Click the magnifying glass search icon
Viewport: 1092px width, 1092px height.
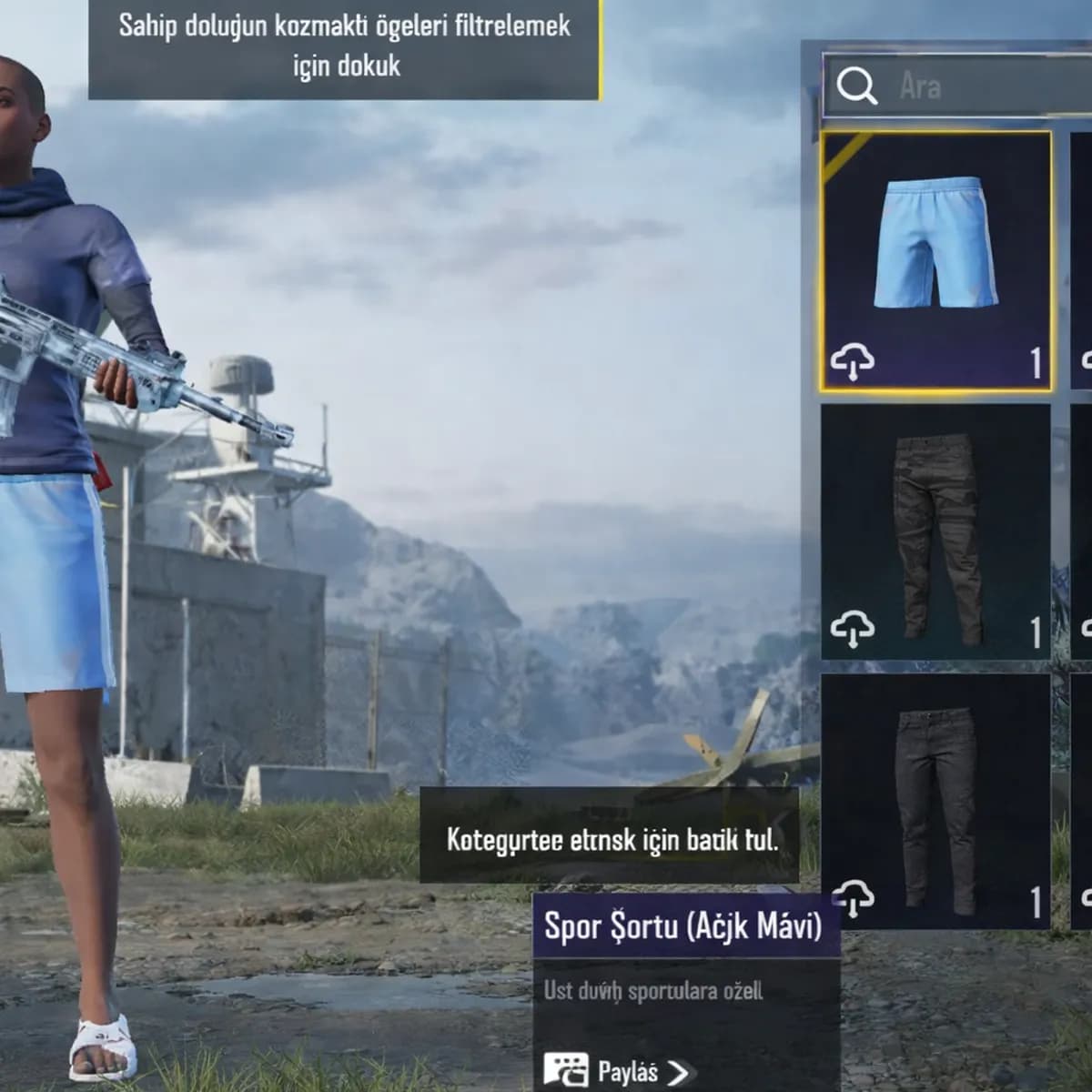(855, 86)
